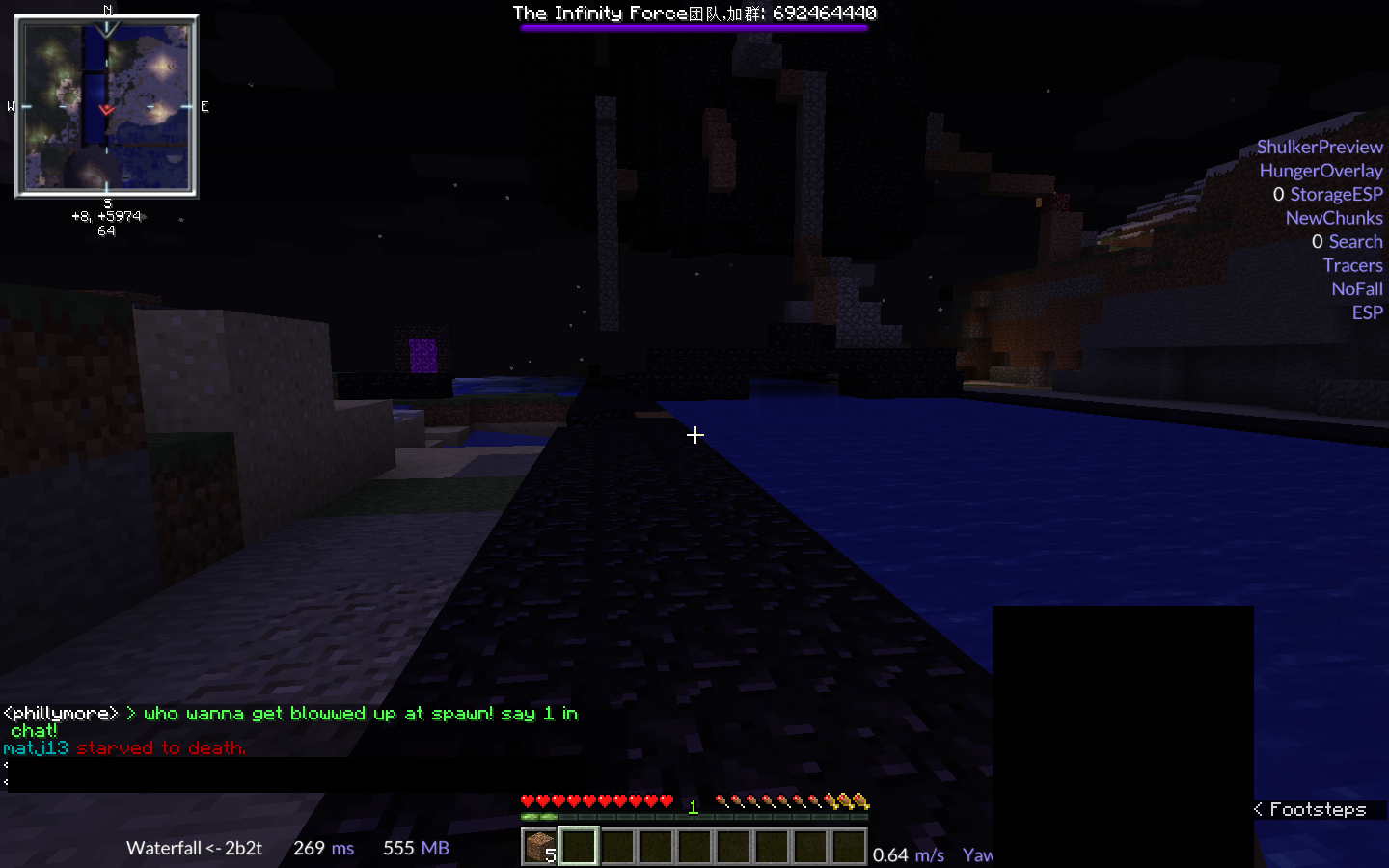The image size is (1389, 868).
Task: Select the HungerOverlay module entry
Action: click(x=1321, y=171)
